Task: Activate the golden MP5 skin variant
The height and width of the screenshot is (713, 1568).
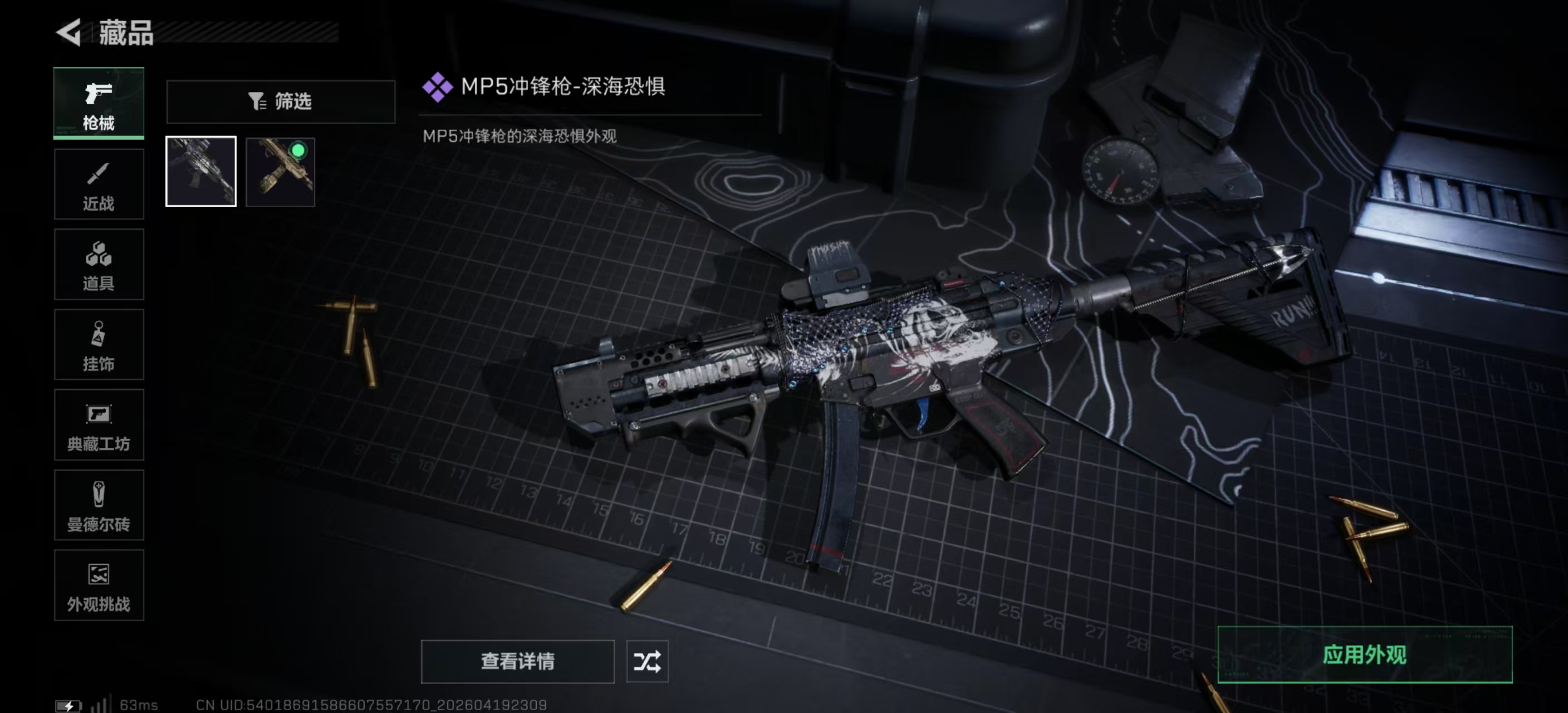Action: click(x=280, y=171)
